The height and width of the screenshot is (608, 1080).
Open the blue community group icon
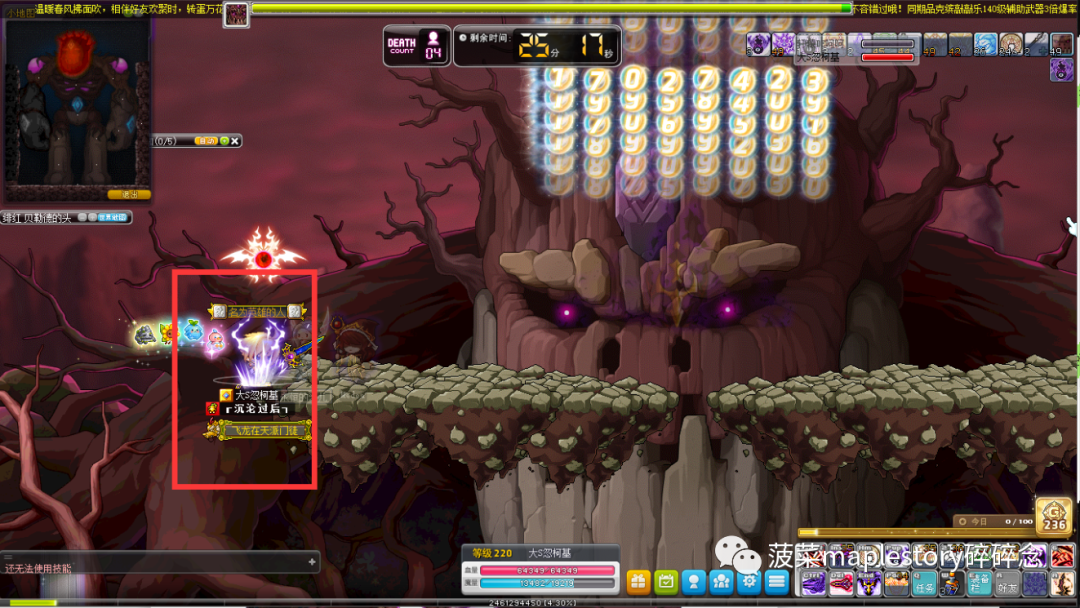pyautogui.click(x=721, y=581)
